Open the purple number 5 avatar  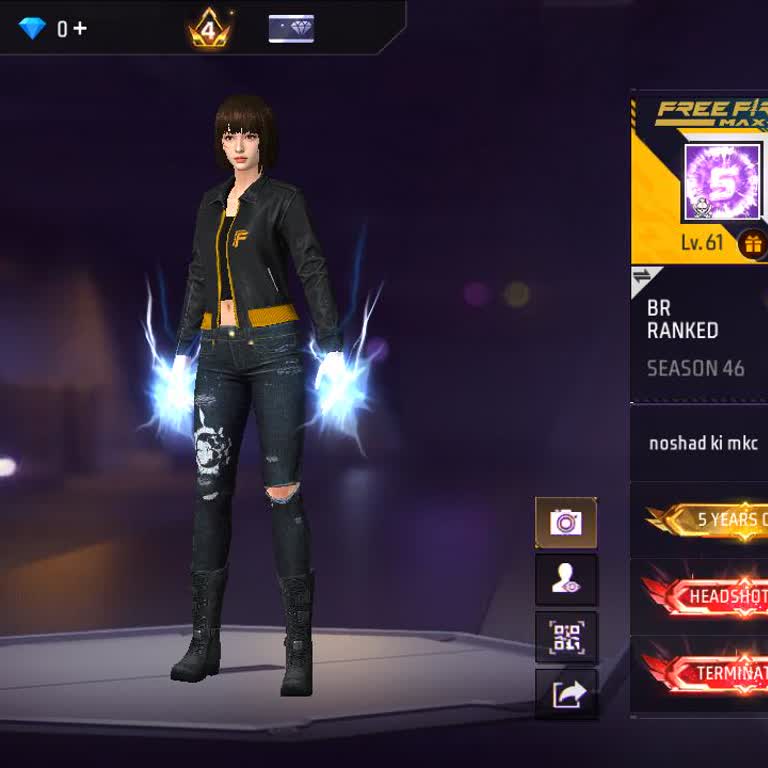coord(722,182)
